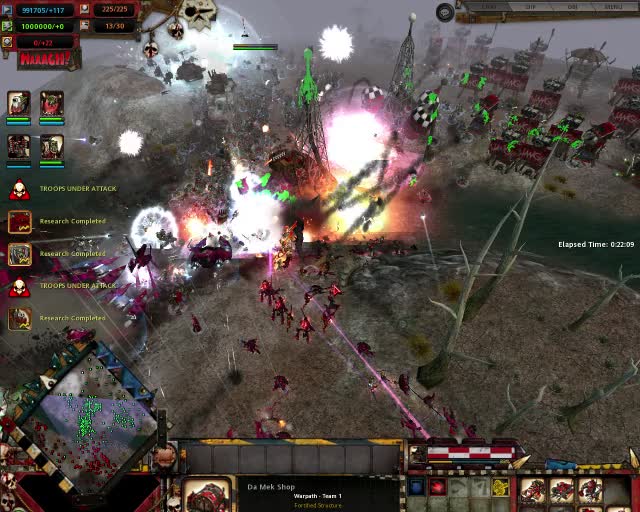Click the speech bubble chat icon

(x=445, y=12)
